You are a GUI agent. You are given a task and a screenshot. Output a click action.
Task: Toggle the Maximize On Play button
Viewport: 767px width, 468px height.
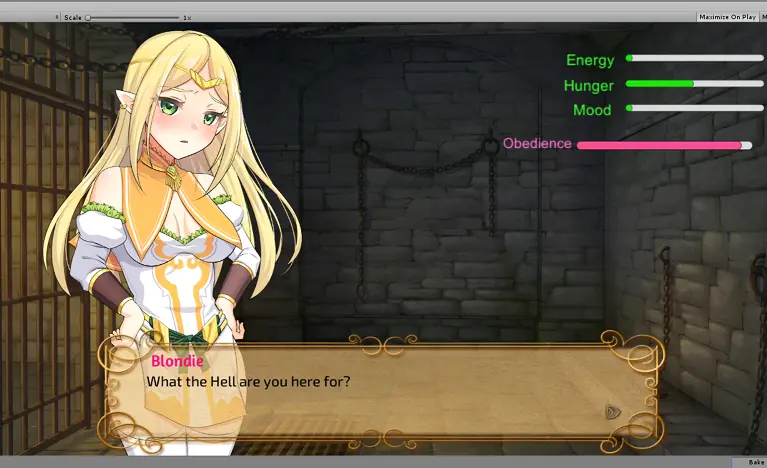[726, 17]
